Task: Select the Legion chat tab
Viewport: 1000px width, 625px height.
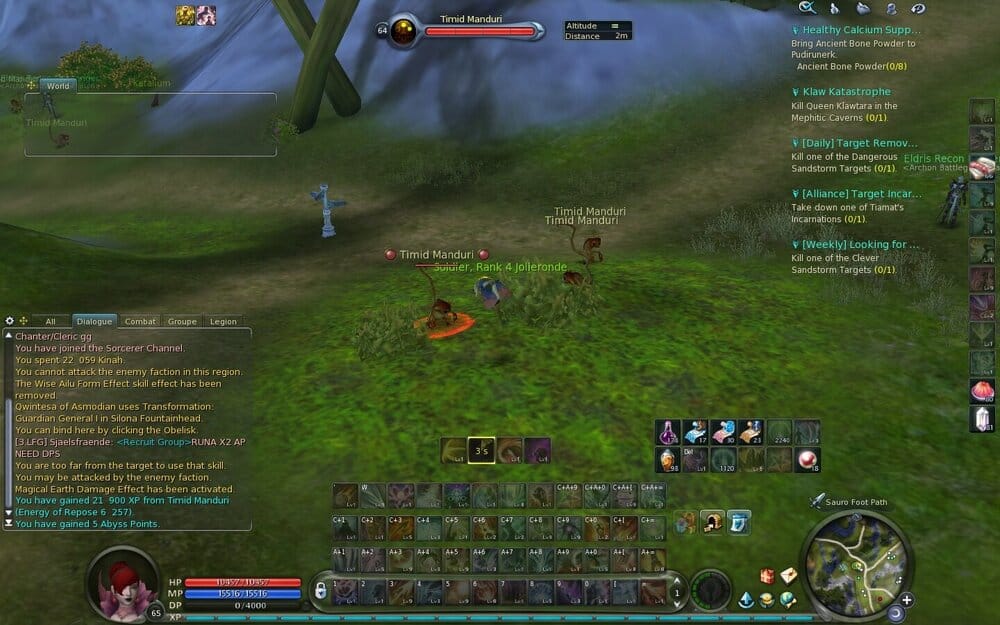Action: pos(223,321)
